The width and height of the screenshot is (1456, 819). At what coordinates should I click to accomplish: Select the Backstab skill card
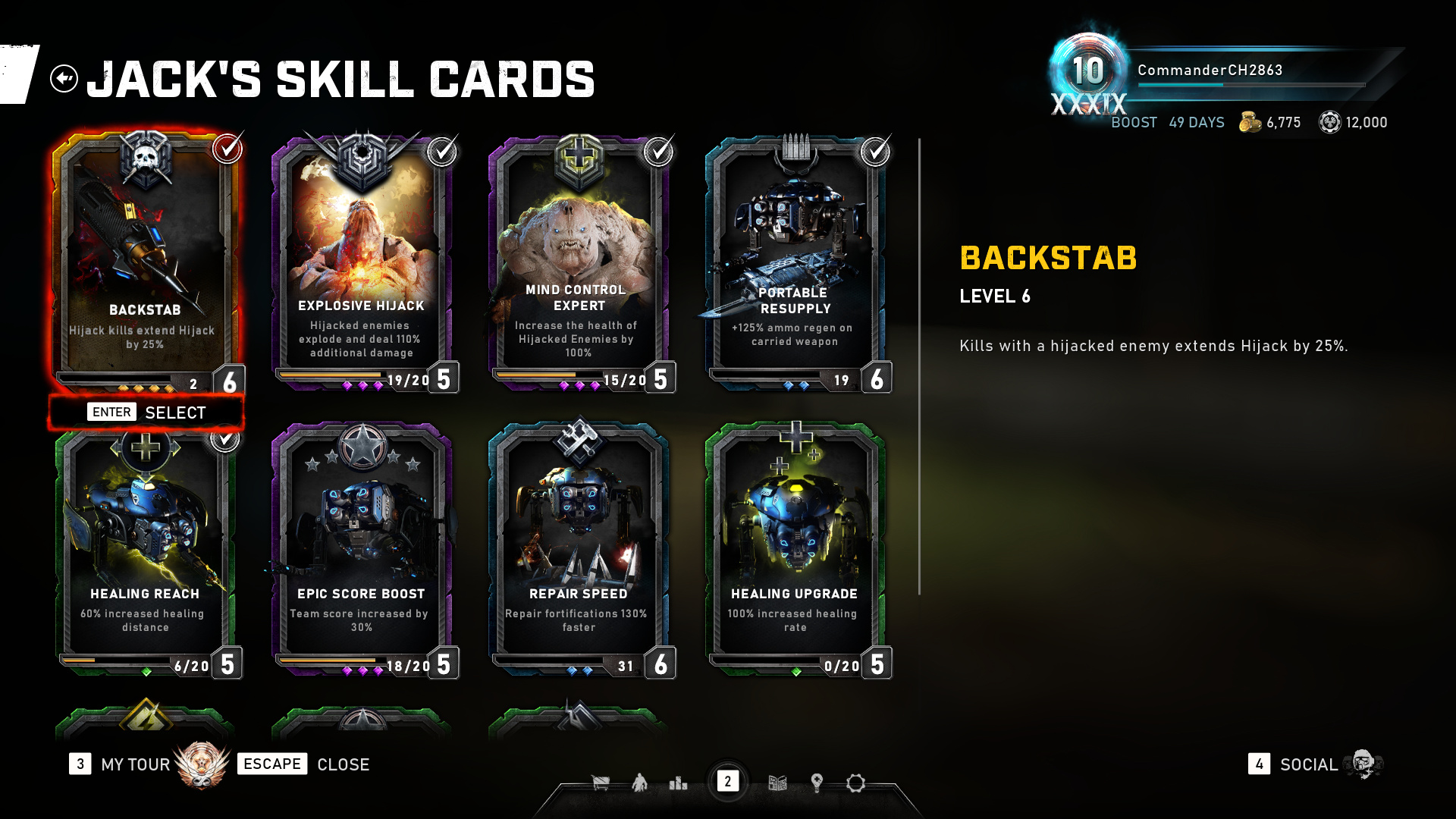[x=145, y=258]
